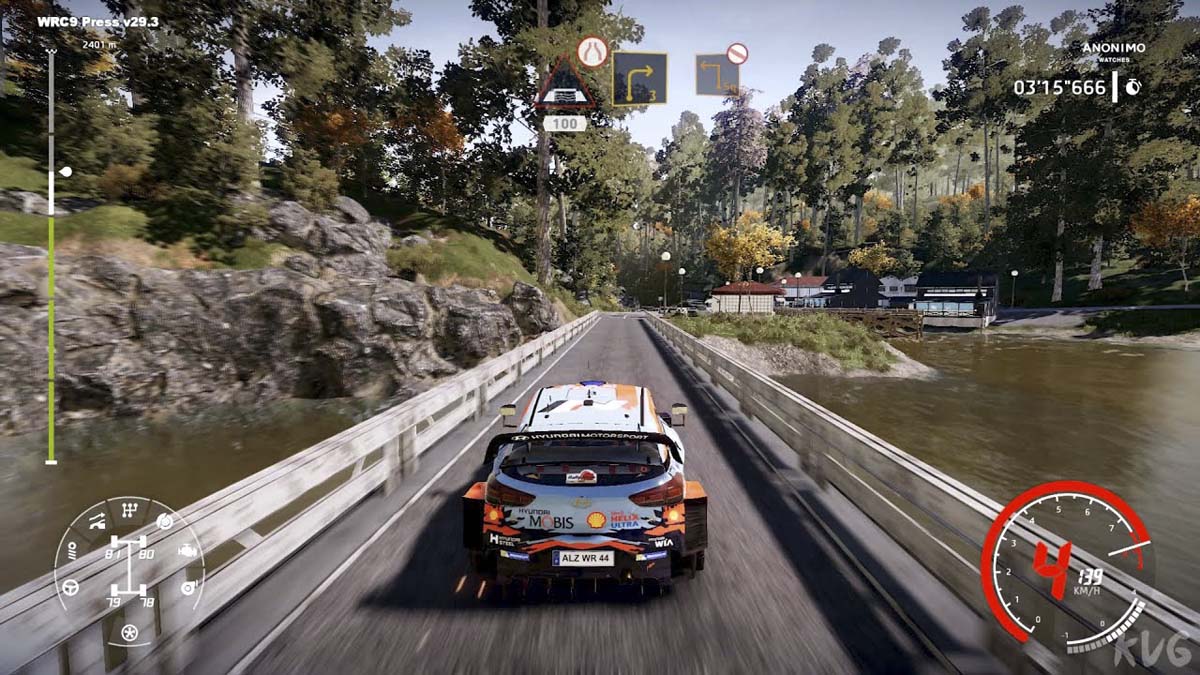Select the square left turn pace note
This screenshot has height=675, width=1200.
pos(716,75)
